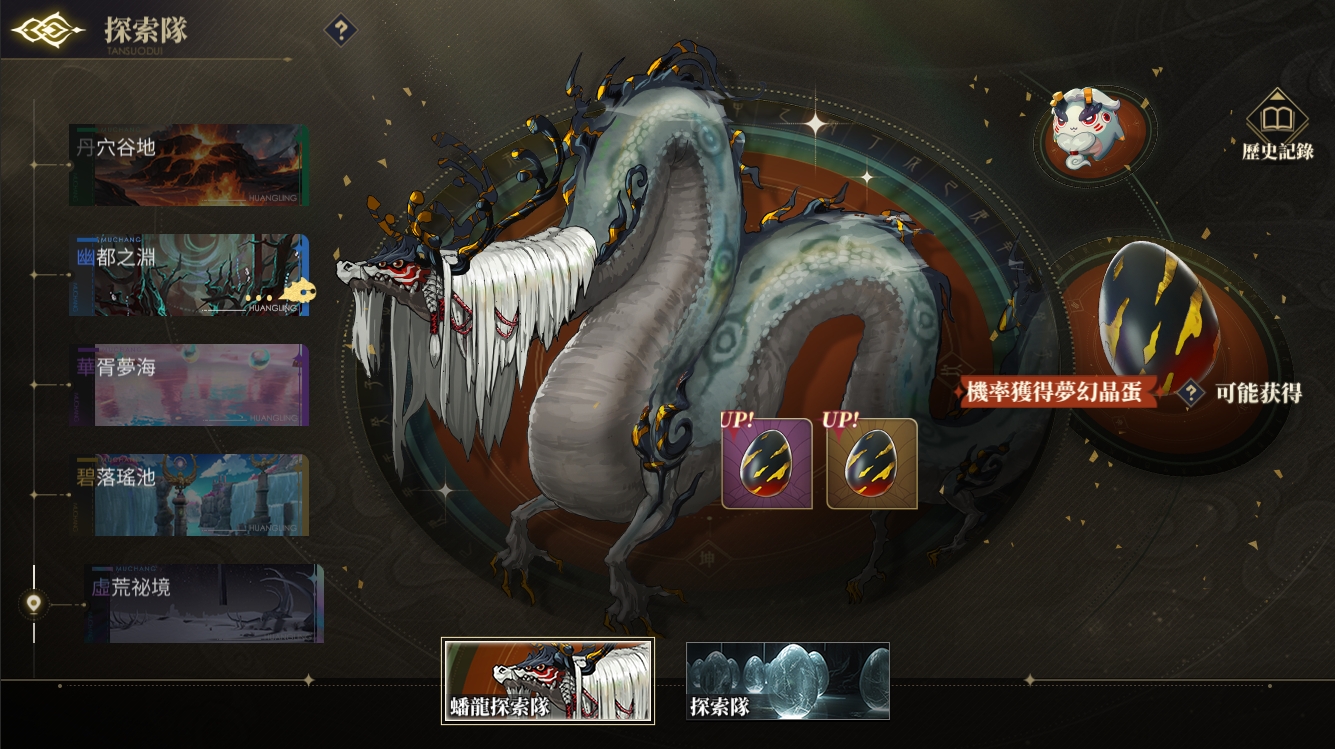Inspect the purple-framed UP egg reward
This screenshot has height=749, width=1335.
pos(767,463)
